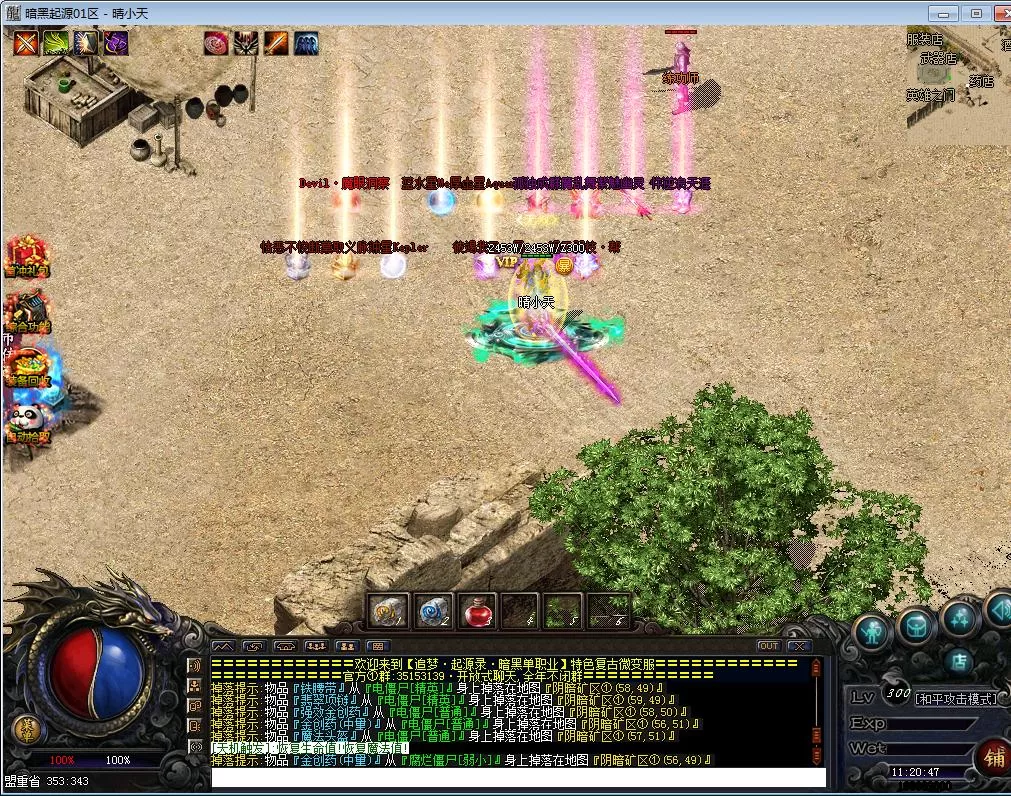Close the chat panel with X button
The height and width of the screenshot is (796, 1011).
click(x=798, y=646)
